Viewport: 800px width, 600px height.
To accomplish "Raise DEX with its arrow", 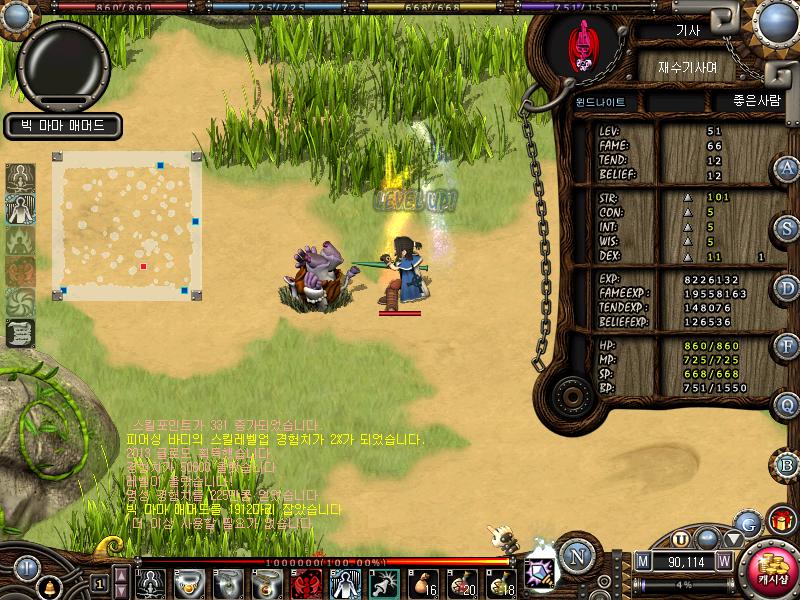I will tap(687, 257).
